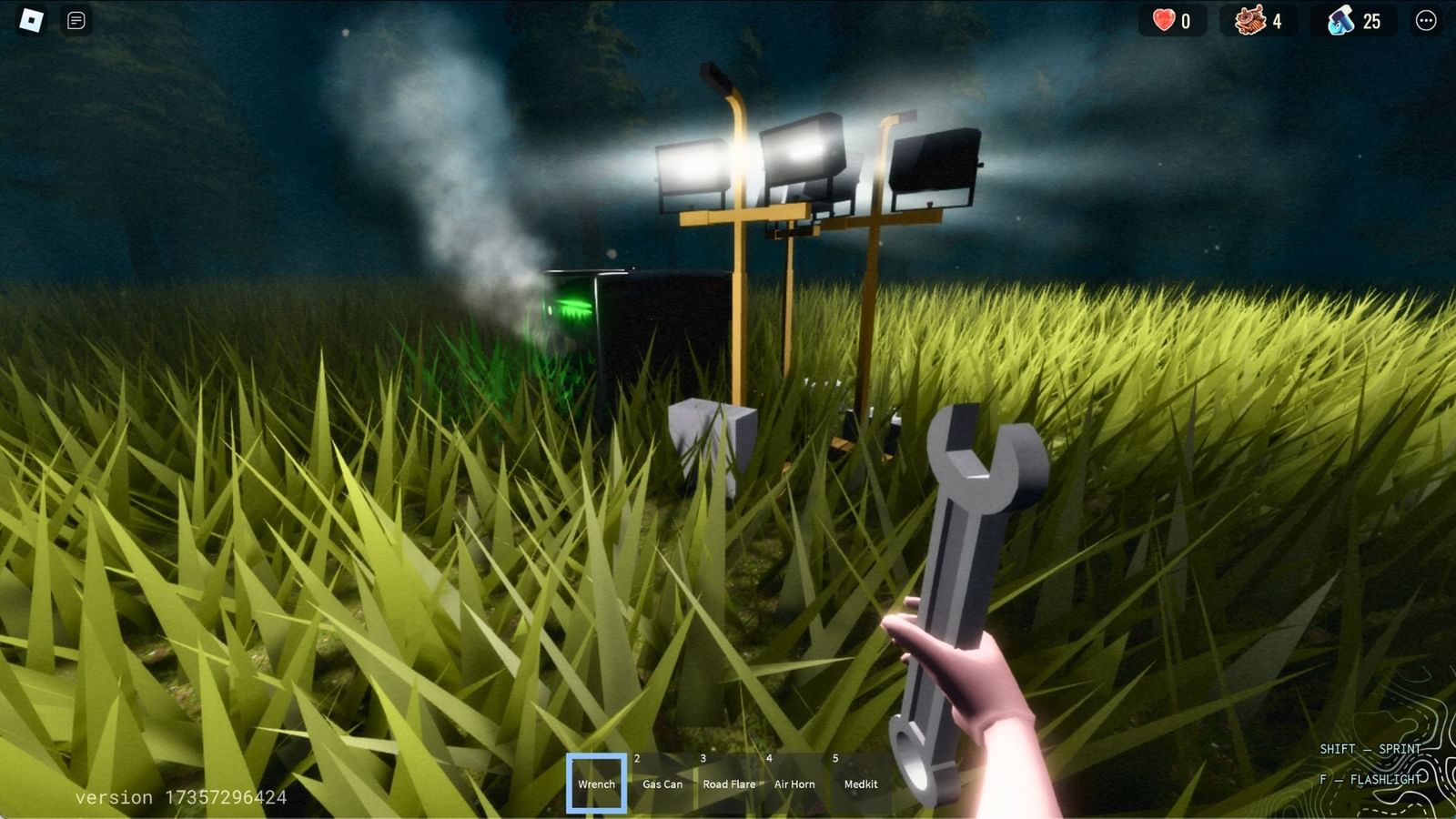Equip the Air Horn item
1456x819 pixels.
tap(794, 784)
